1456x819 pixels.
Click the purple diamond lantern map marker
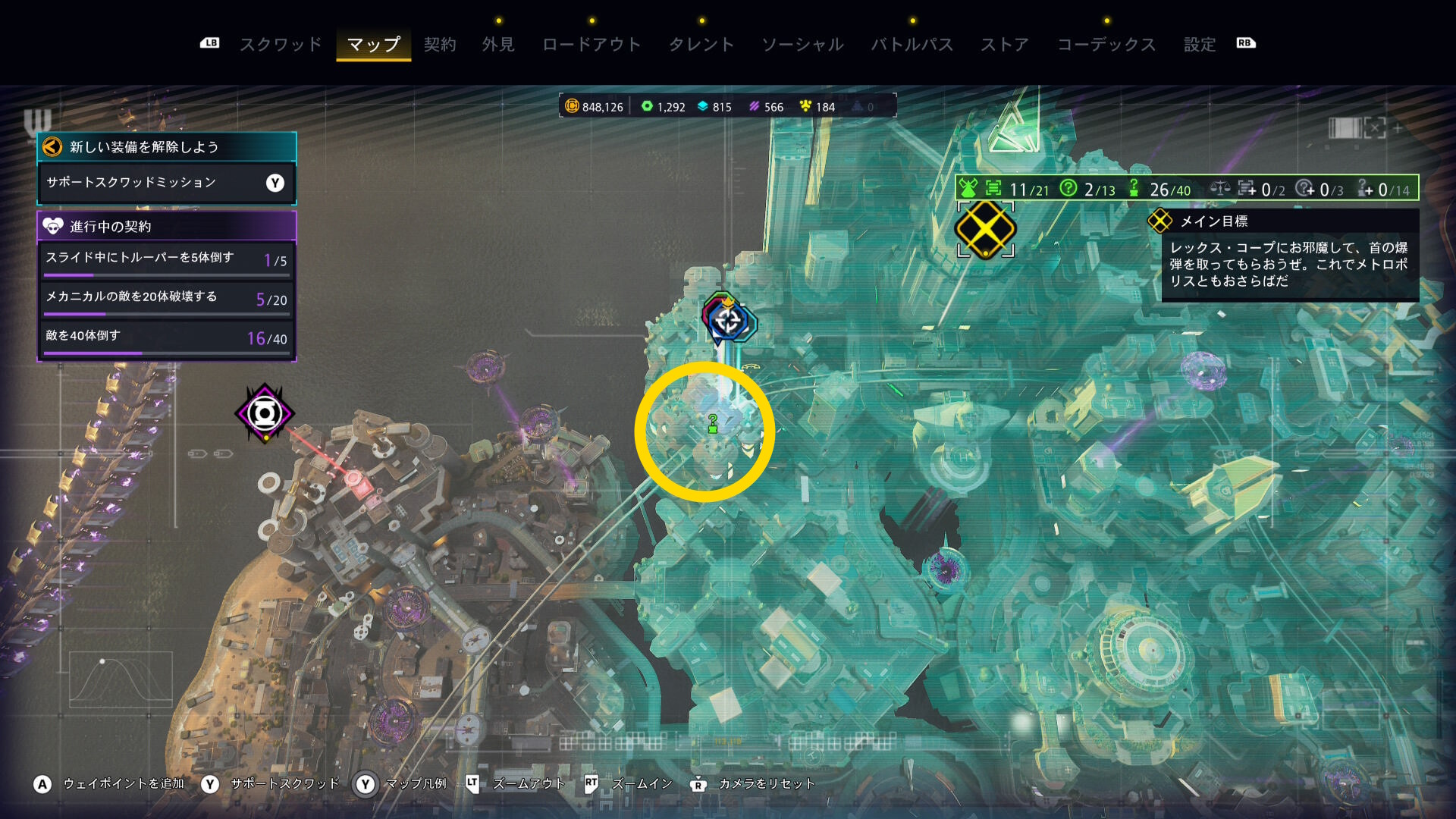[264, 413]
